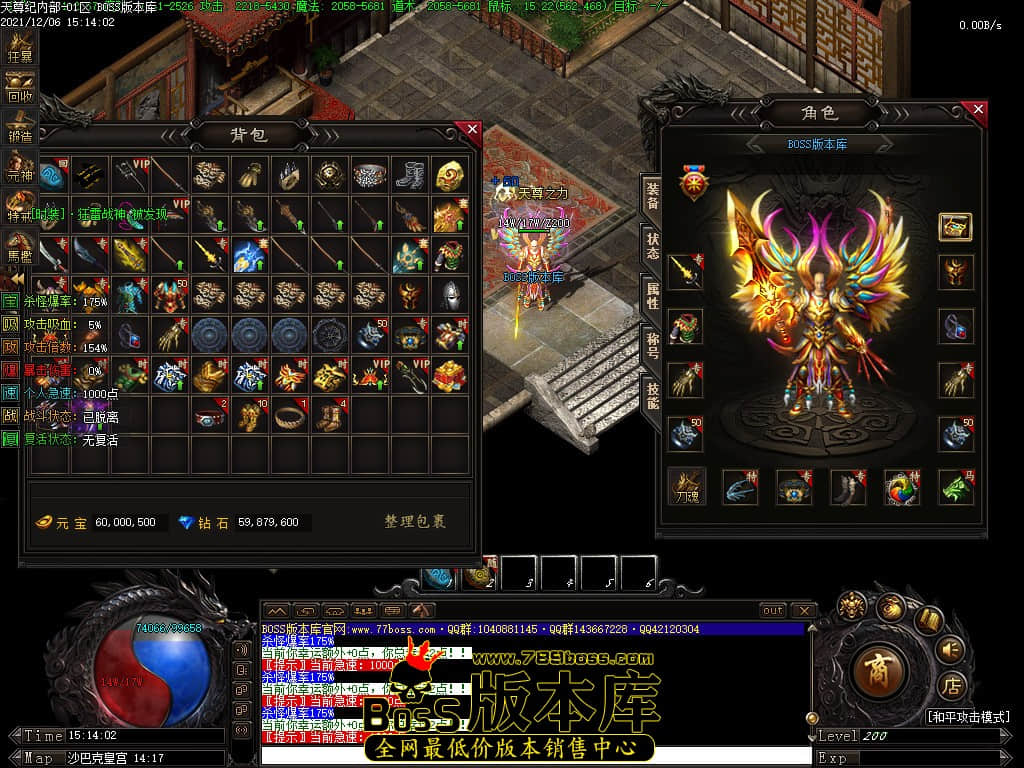1024x768 pixels.
Task: Select the gray boots in the backpack
Action: tap(411, 175)
